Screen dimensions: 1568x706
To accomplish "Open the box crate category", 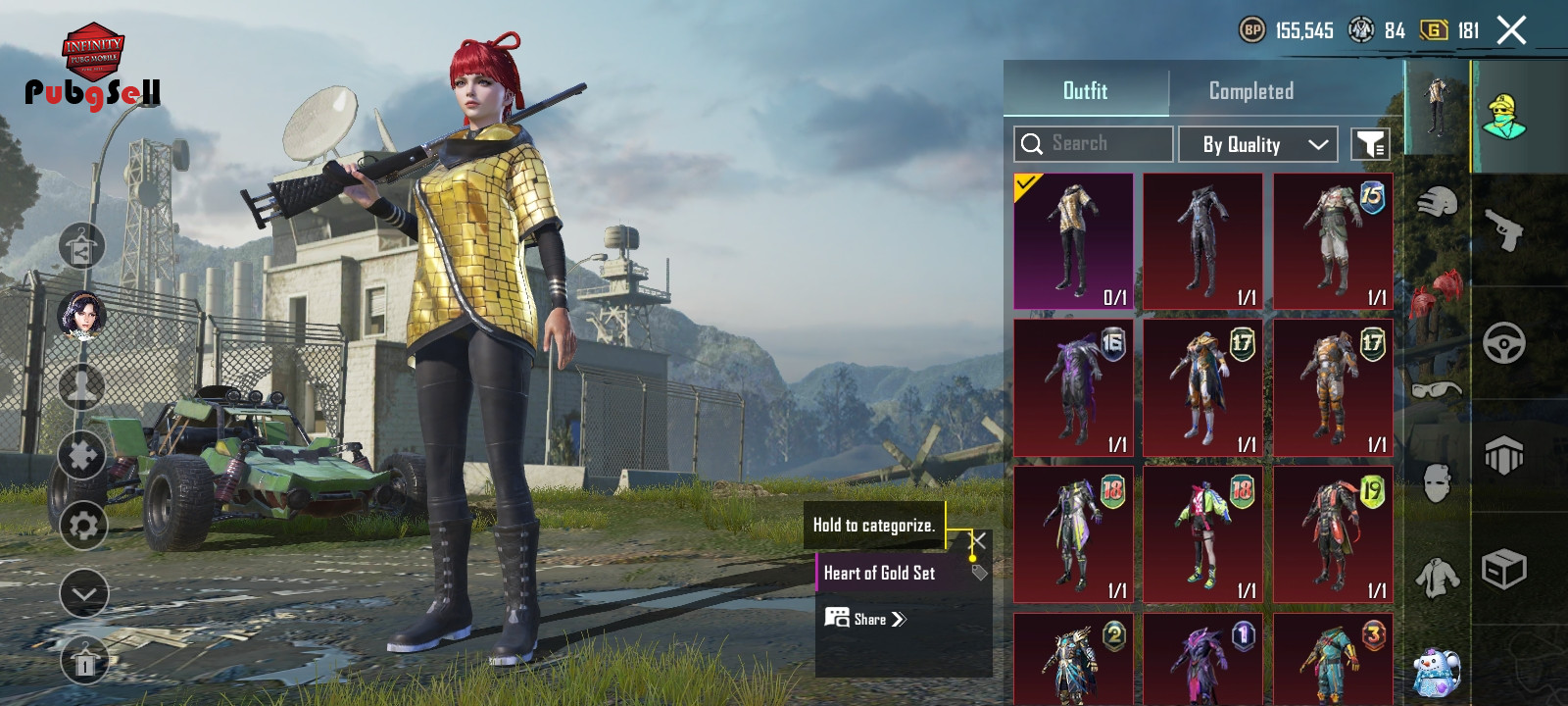I will [x=1504, y=569].
